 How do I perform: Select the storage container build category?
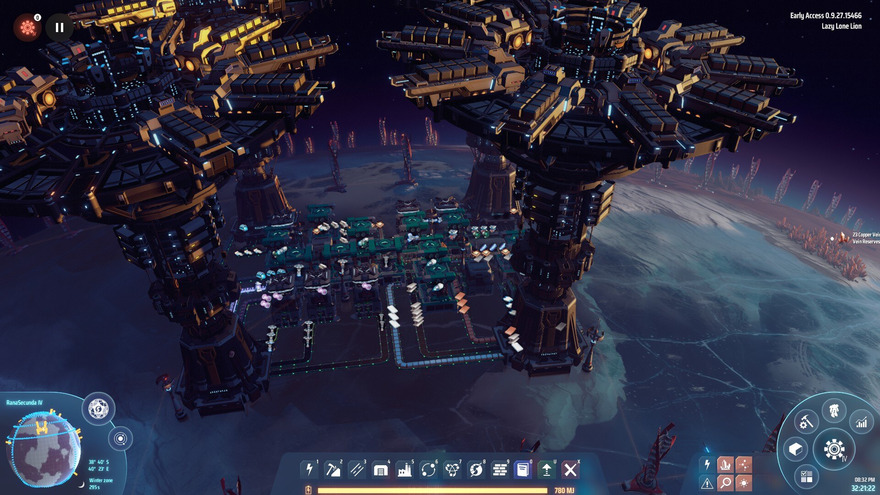(x=381, y=469)
